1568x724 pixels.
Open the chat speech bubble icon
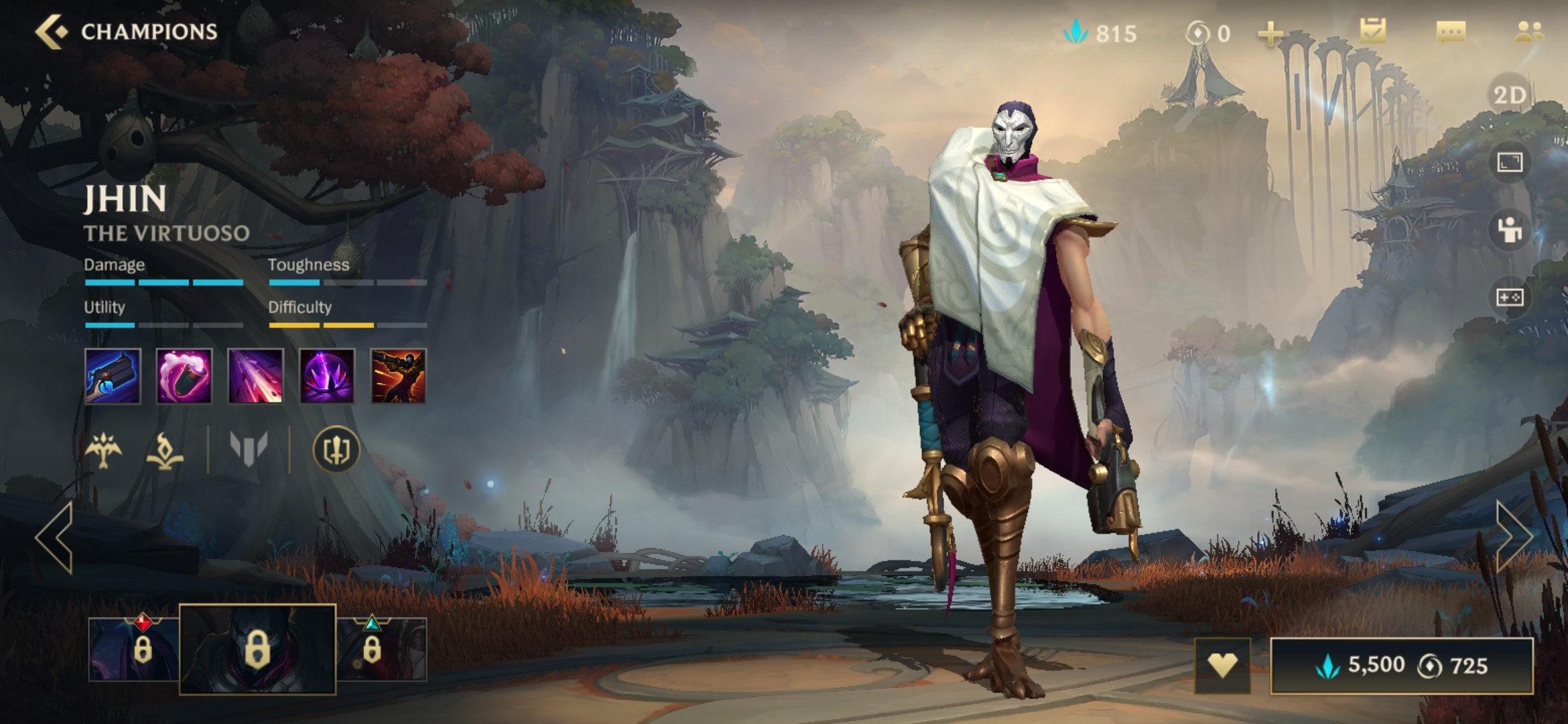coord(1451,32)
